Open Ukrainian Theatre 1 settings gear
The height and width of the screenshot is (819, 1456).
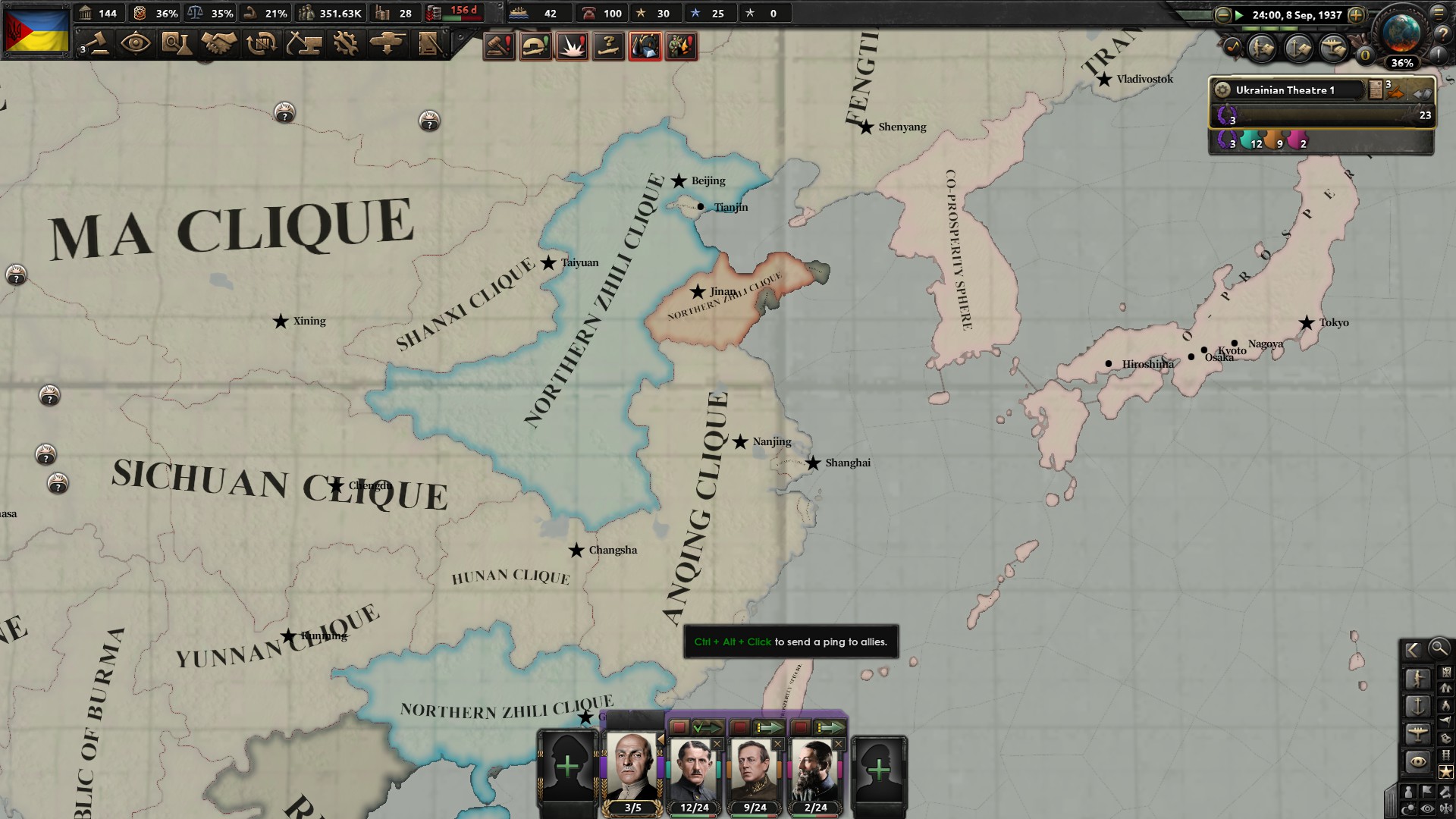click(1222, 90)
